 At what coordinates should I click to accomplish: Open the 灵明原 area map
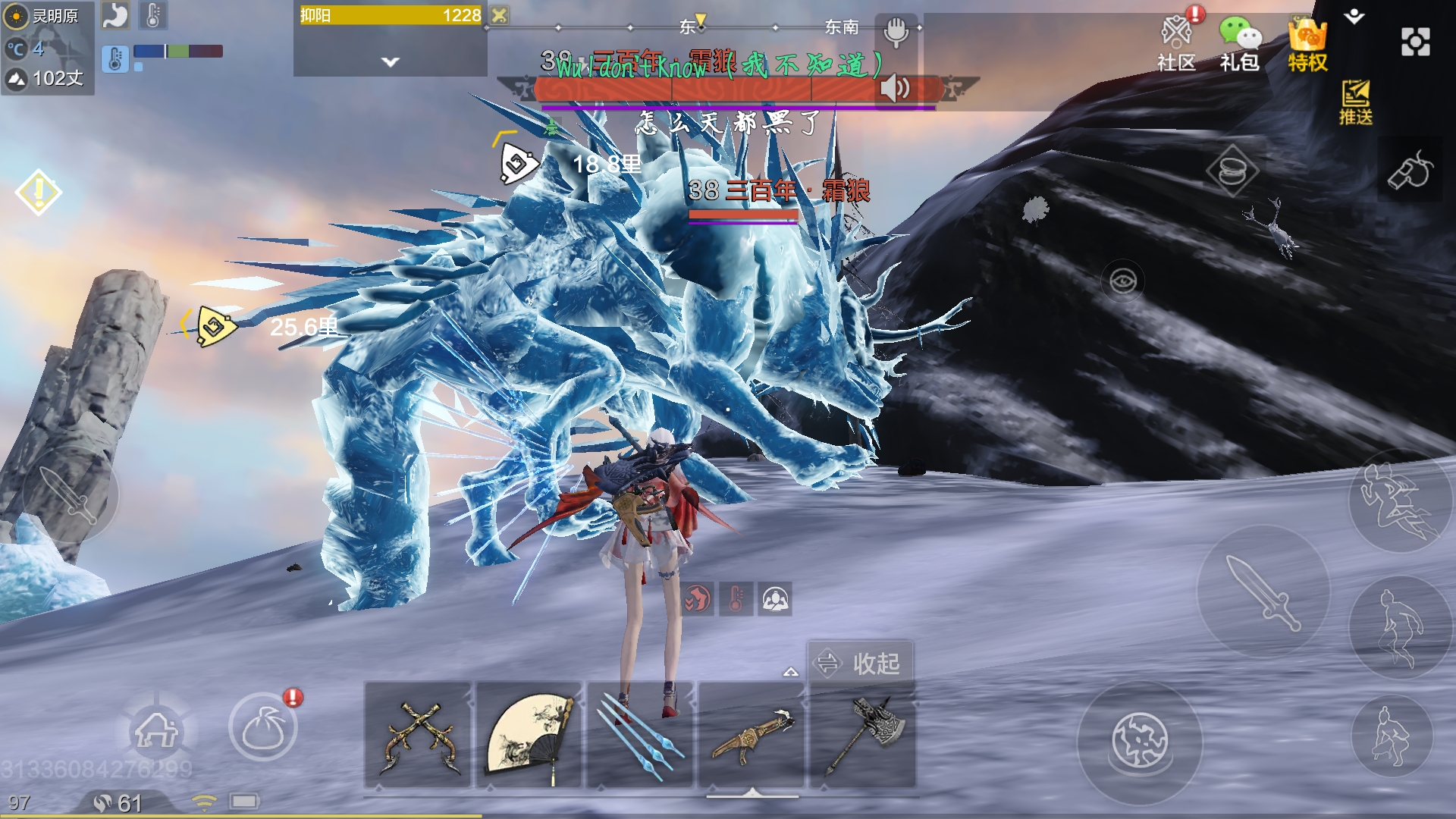pyautogui.click(x=47, y=17)
